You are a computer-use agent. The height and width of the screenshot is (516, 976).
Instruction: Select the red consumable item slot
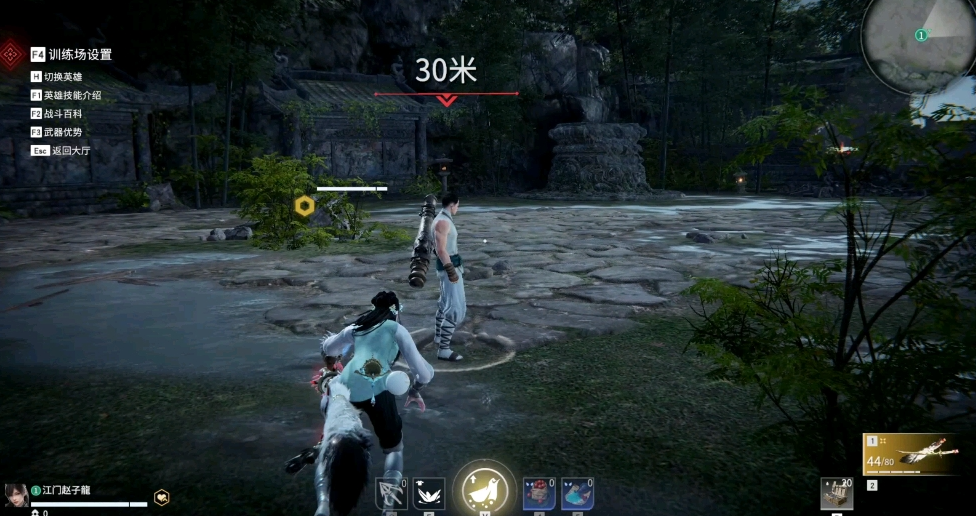(539, 493)
